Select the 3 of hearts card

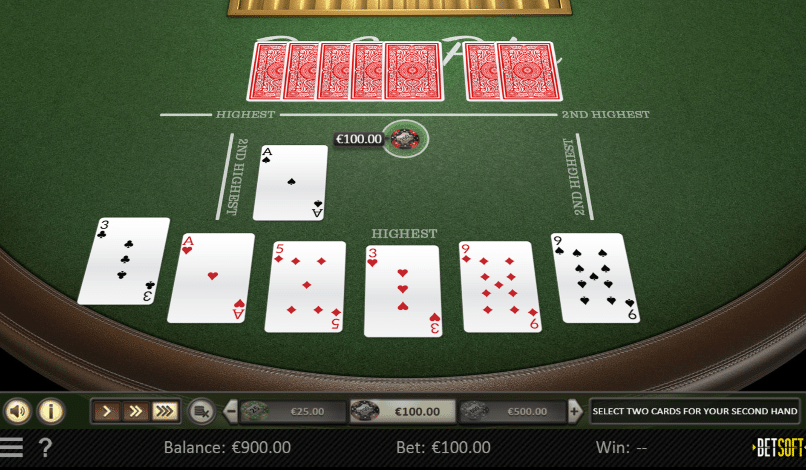tap(402, 290)
